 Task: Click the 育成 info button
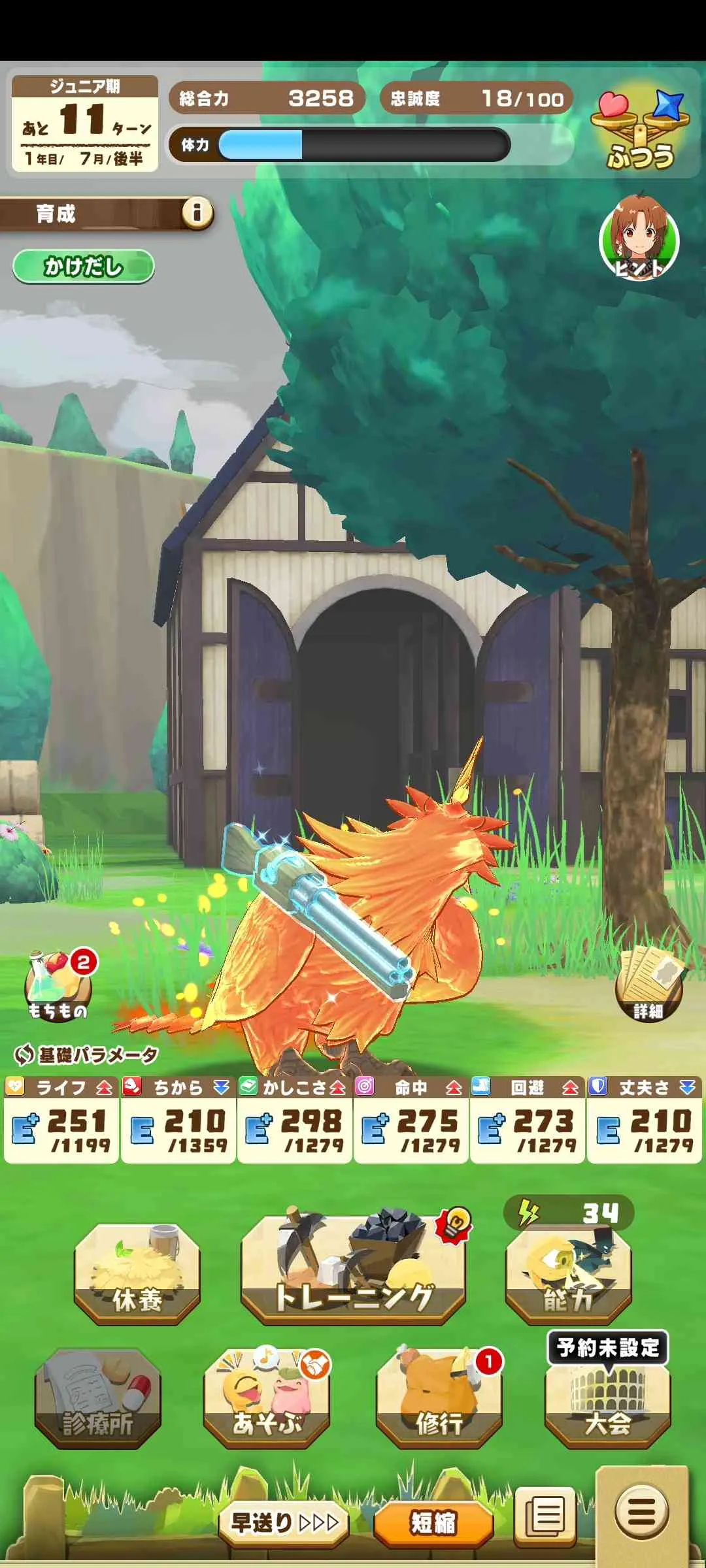pos(197,212)
